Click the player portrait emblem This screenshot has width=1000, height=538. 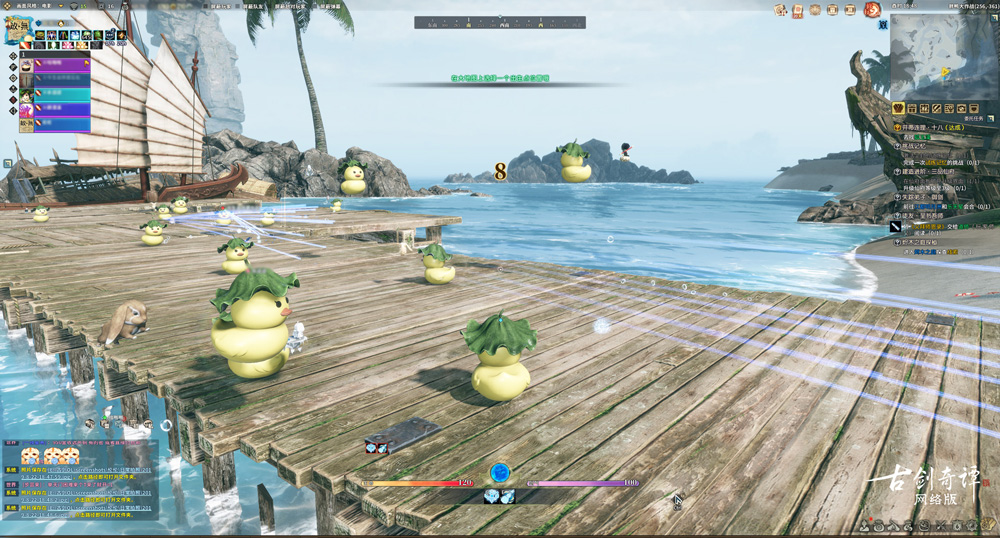coord(17,29)
